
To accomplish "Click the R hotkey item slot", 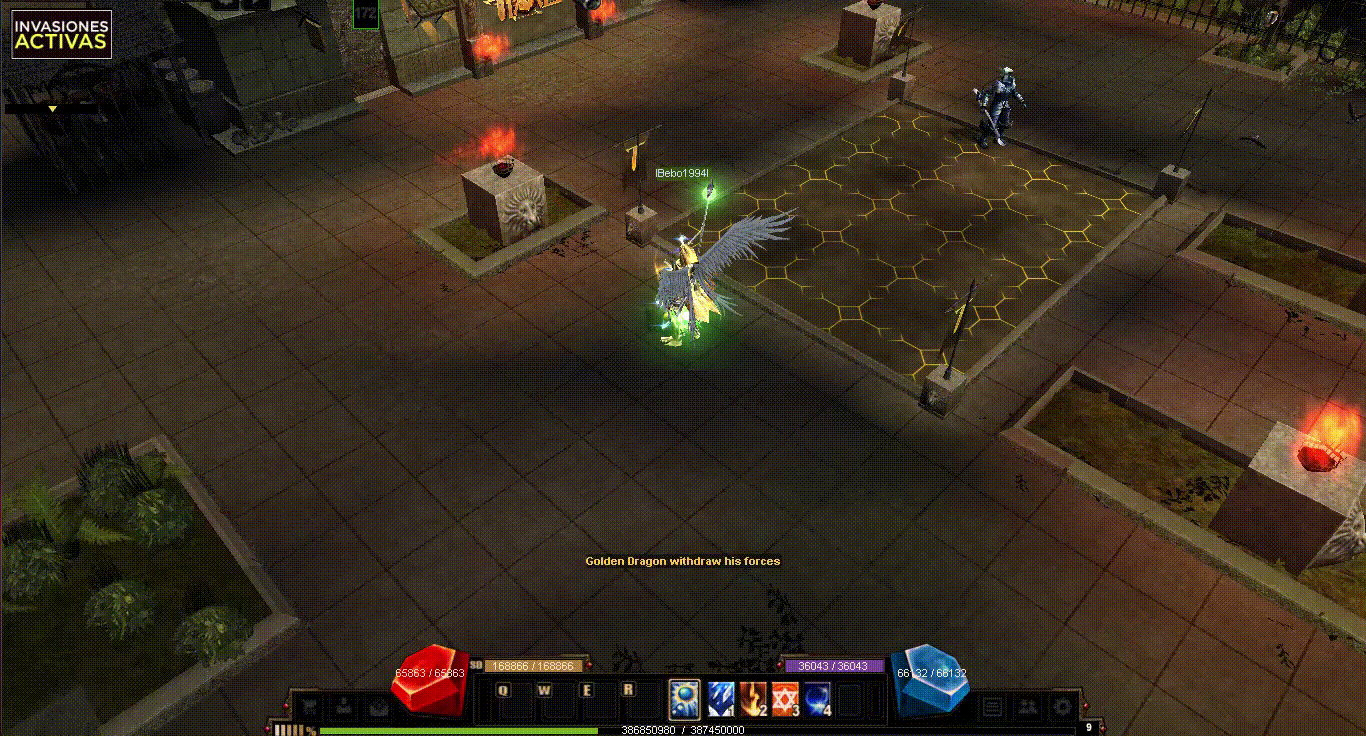I will pos(629,690).
